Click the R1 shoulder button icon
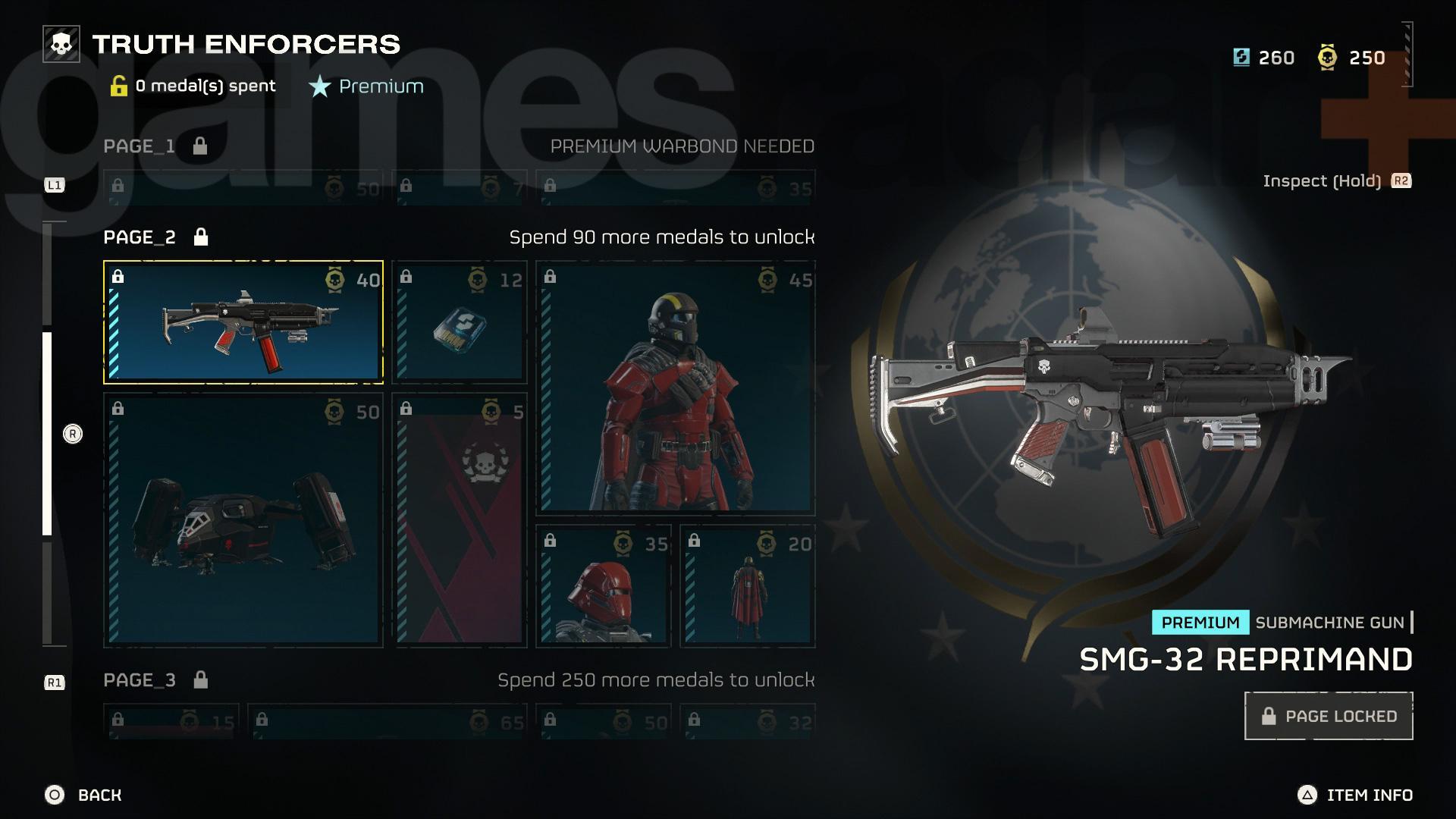 click(x=54, y=682)
